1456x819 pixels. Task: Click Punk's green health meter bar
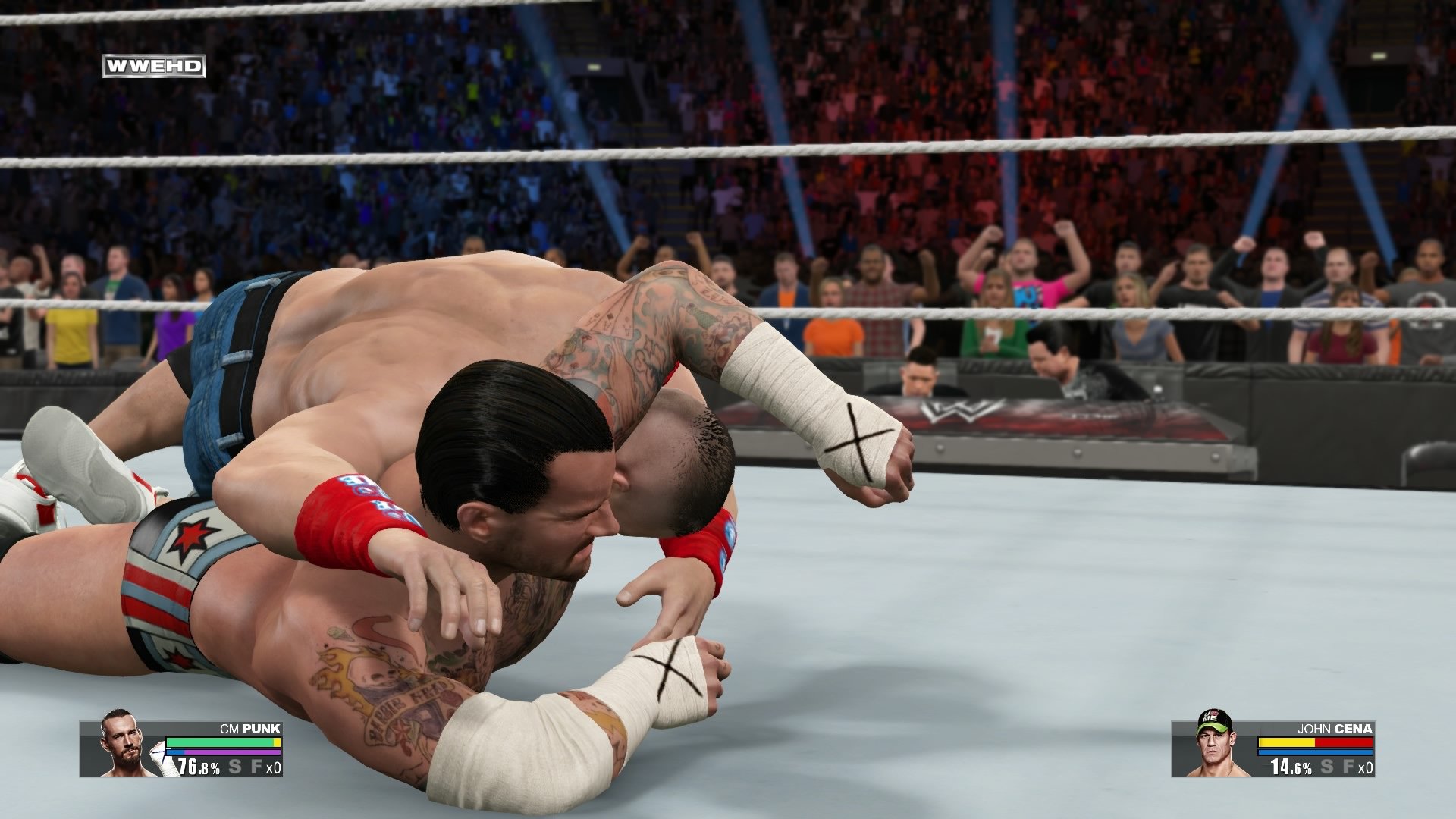click(221, 742)
